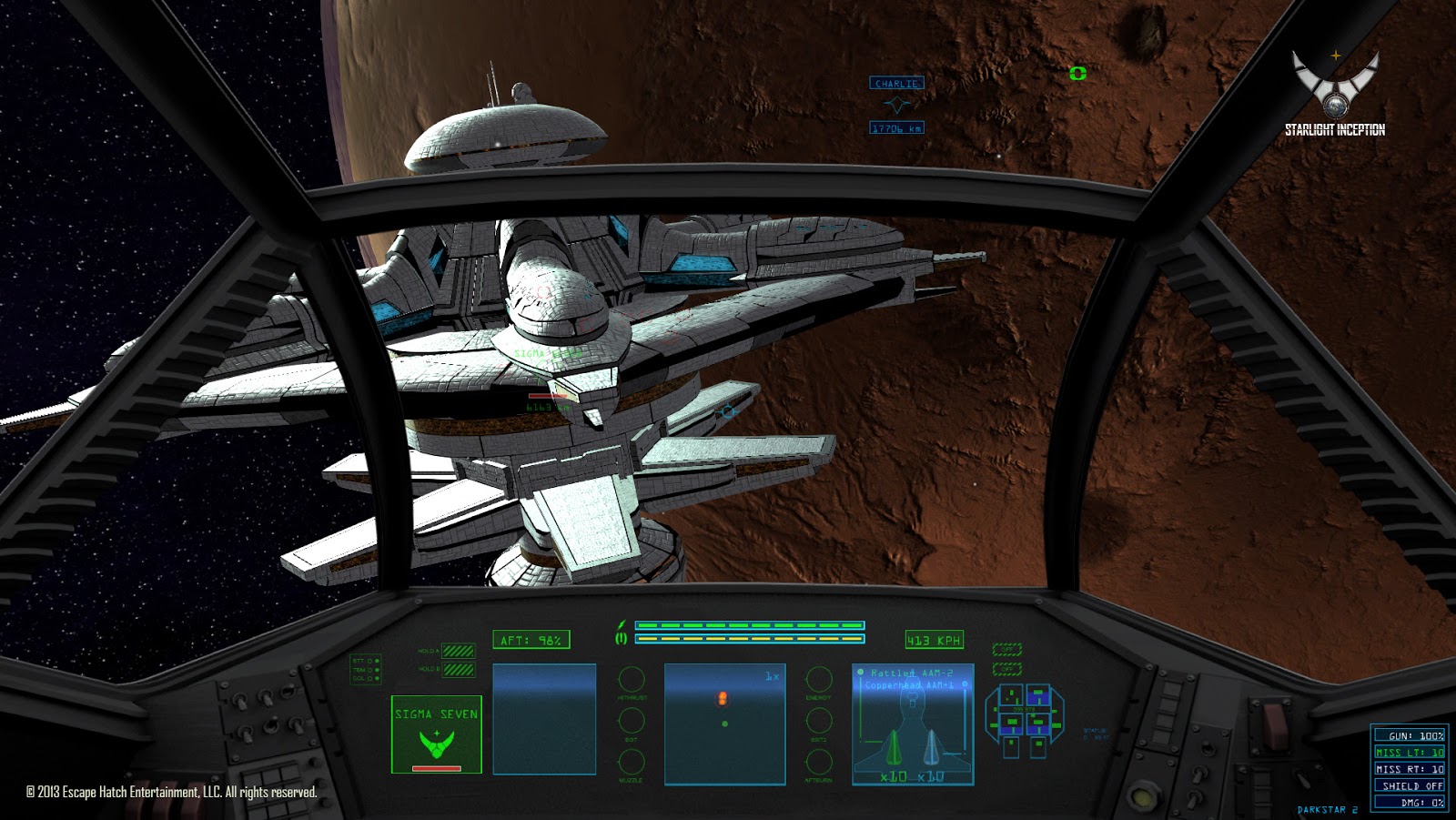Click the Afterburn dial indicator
The image size is (1456, 820).
819,762
